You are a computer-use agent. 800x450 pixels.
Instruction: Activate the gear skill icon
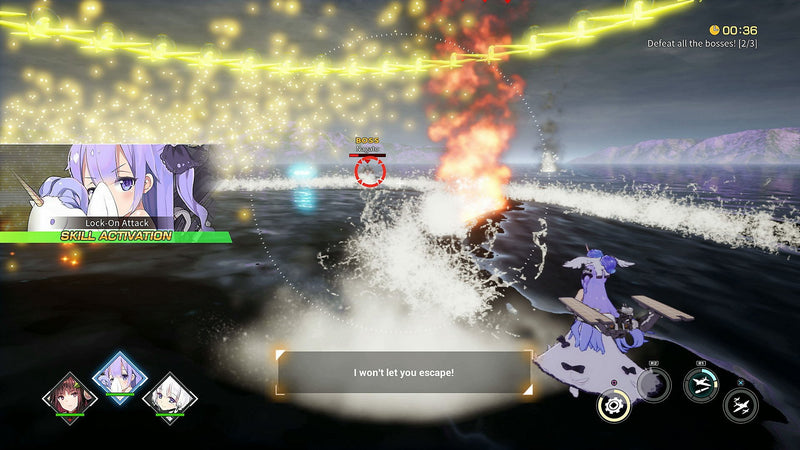pyautogui.click(x=613, y=405)
